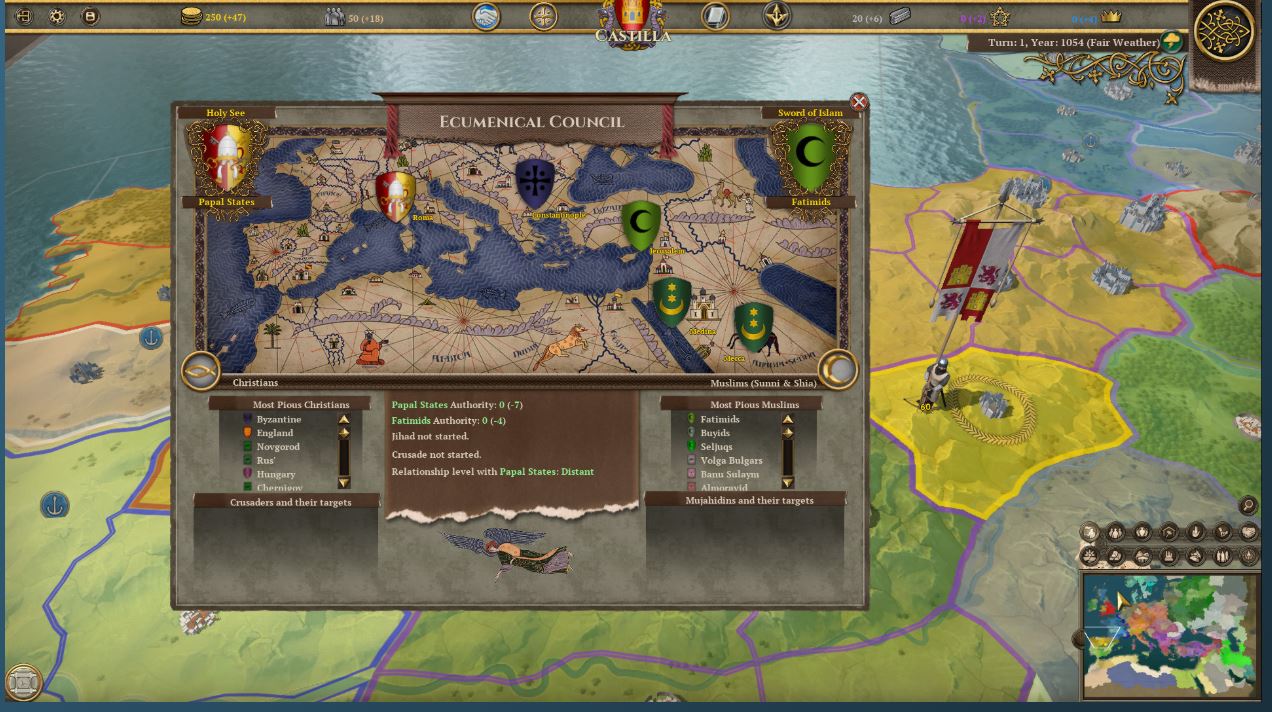The width and height of the screenshot is (1272, 712).
Task: Choose Byzantine in Most Pious Christians list
Action: click(278, 420)
